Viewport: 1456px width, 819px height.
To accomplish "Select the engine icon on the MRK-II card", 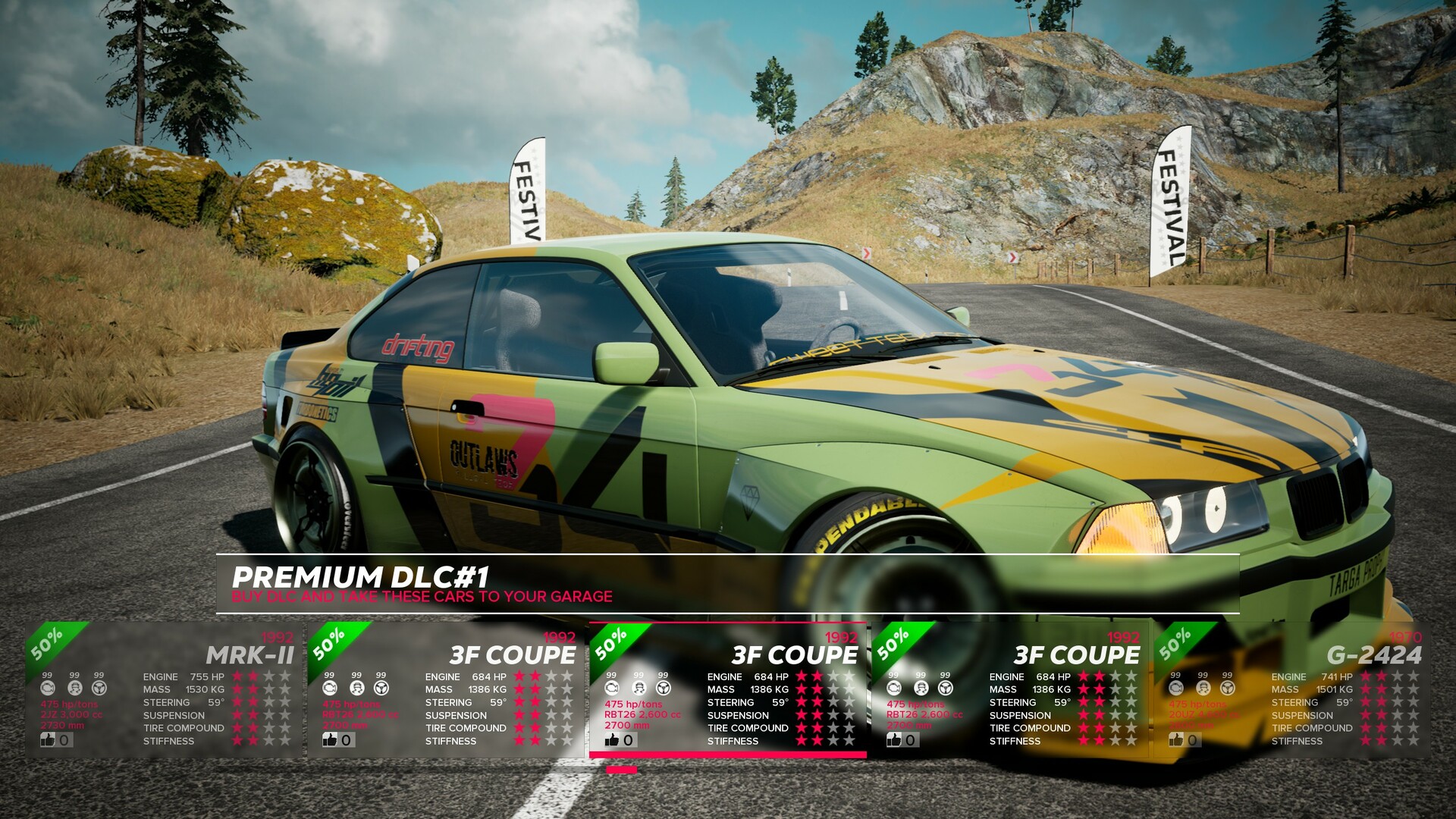I will tap(47, 688).
